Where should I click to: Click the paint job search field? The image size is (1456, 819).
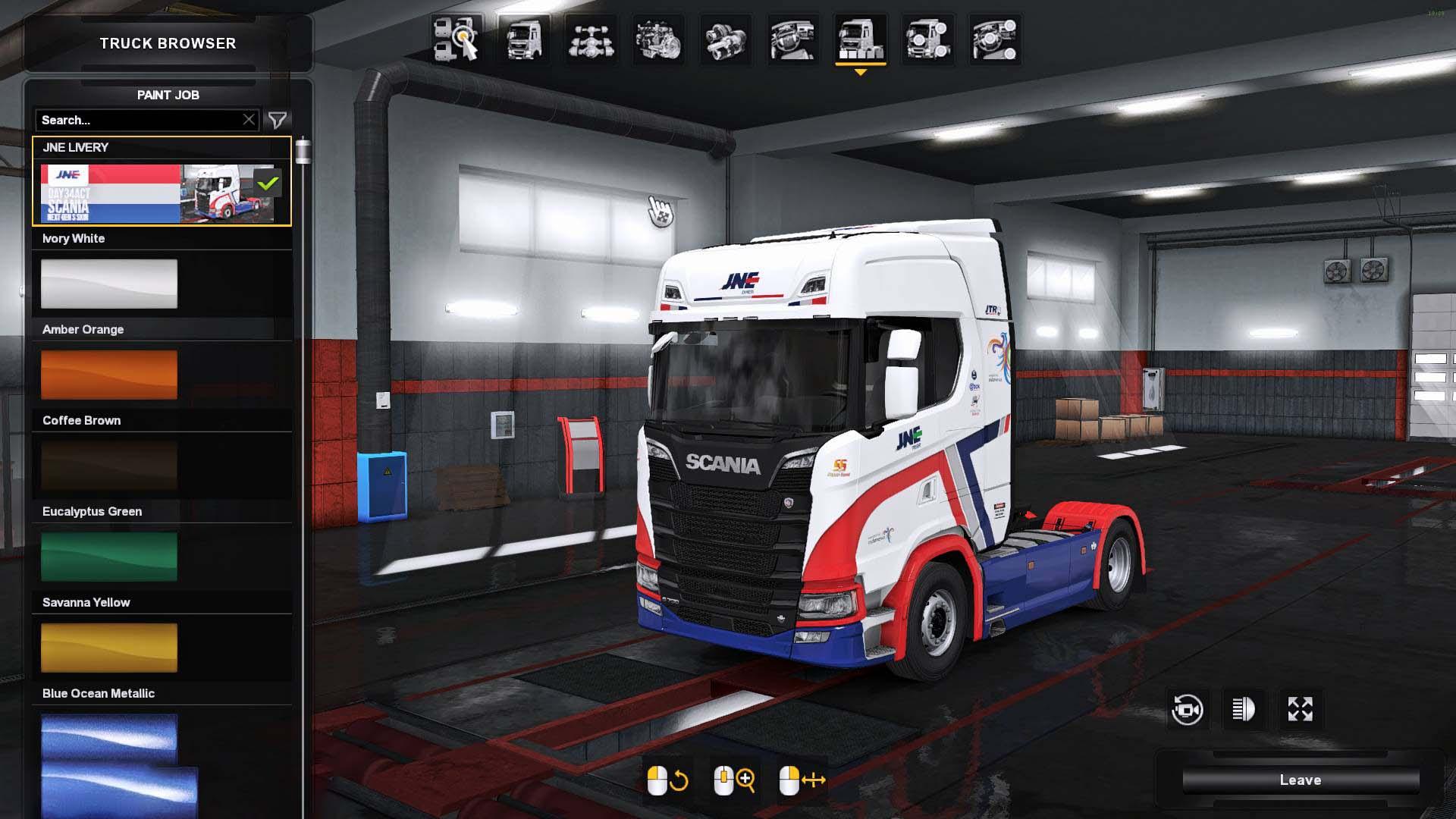point(136,120)
